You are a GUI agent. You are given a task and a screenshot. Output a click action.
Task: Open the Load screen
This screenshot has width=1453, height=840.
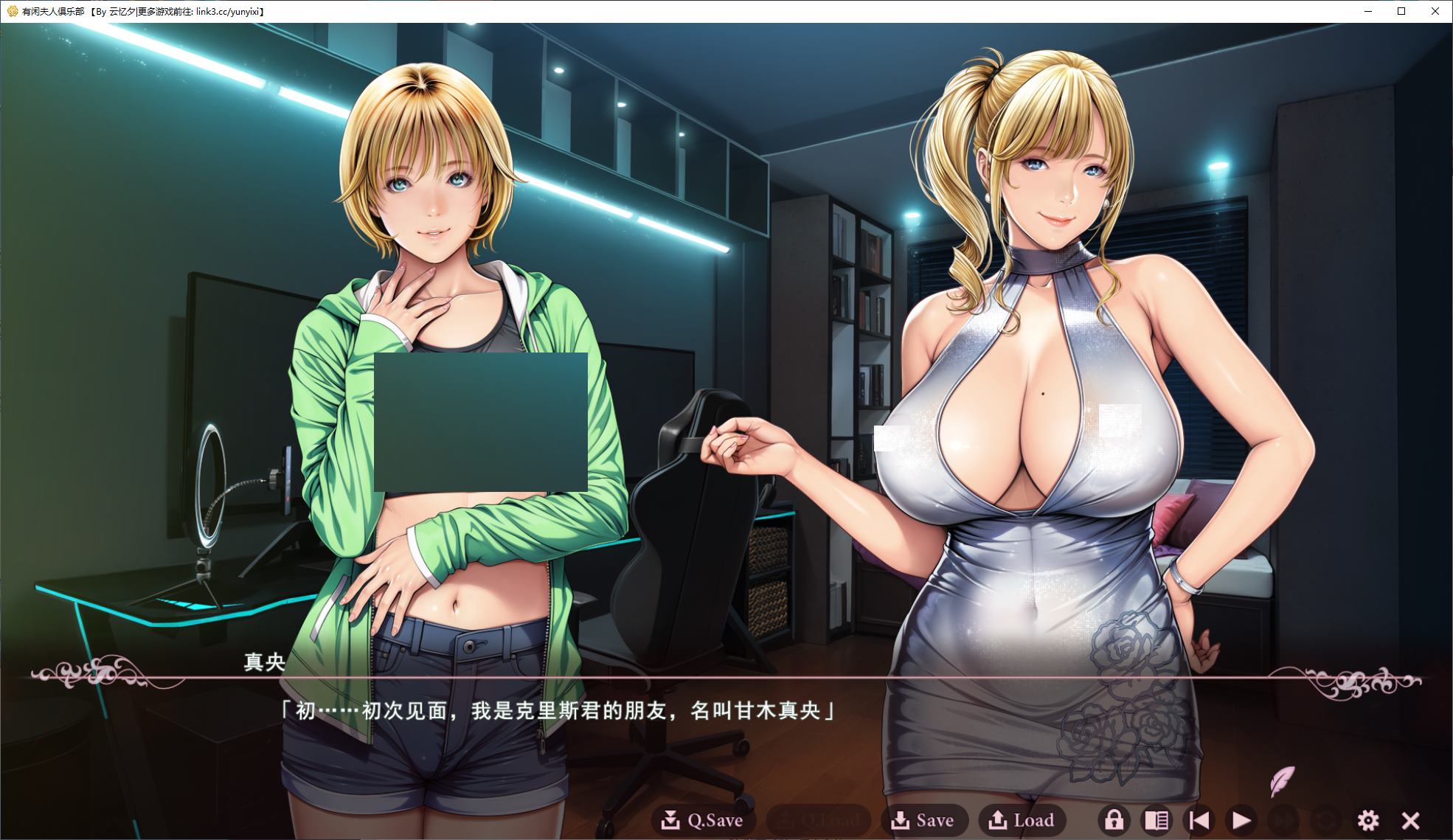1023,819
